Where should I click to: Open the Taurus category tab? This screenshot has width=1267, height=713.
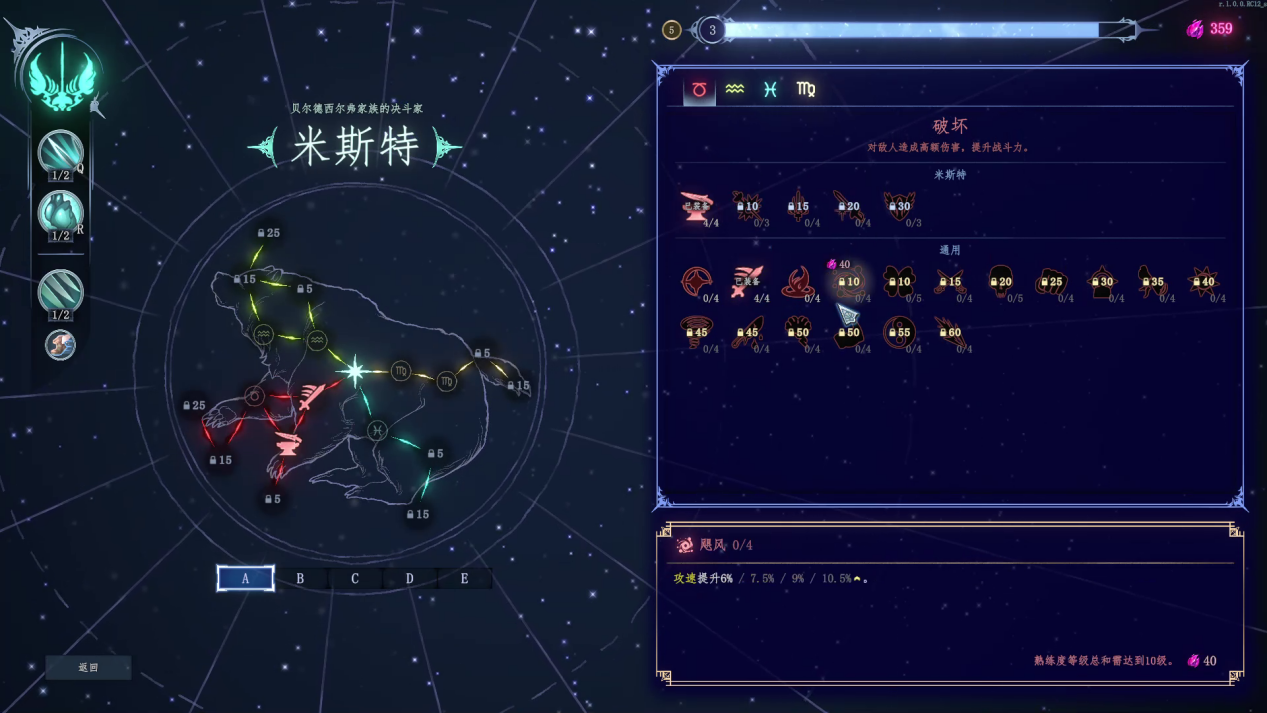[699, 90]
